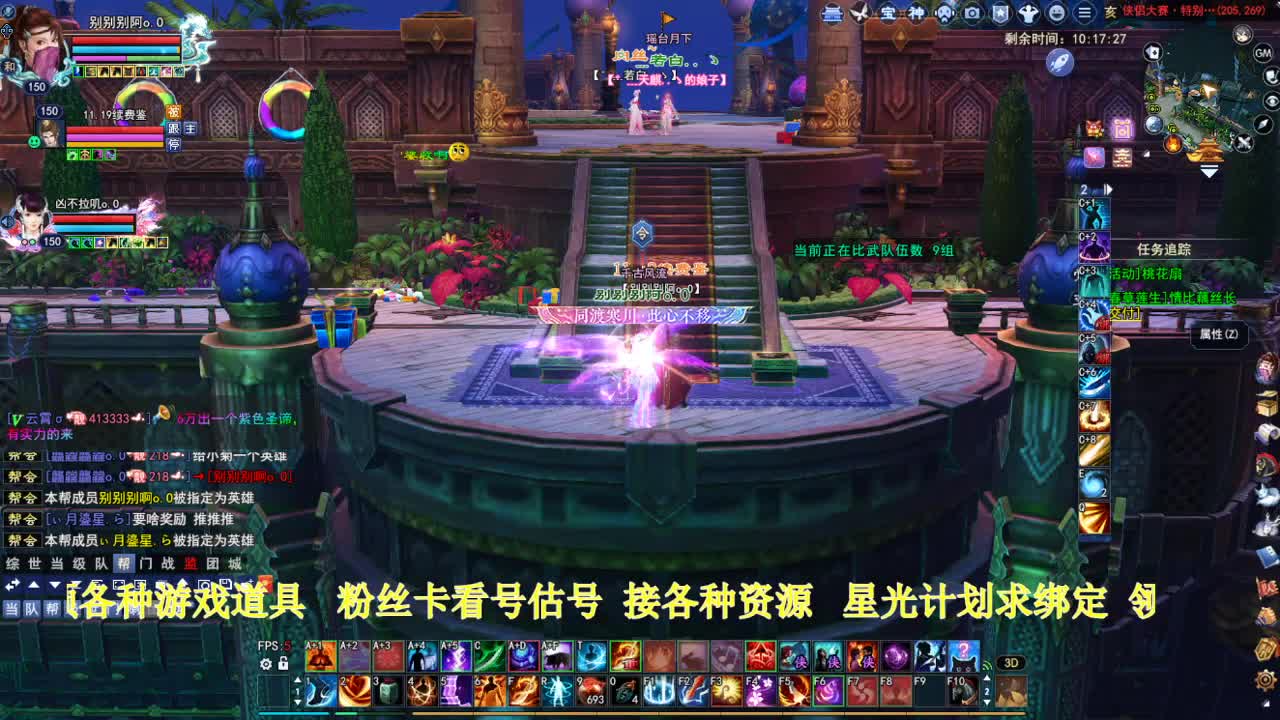Click the chat scroll-down arrow
Screen dimensions: 1280x720
tap(53, 584)
